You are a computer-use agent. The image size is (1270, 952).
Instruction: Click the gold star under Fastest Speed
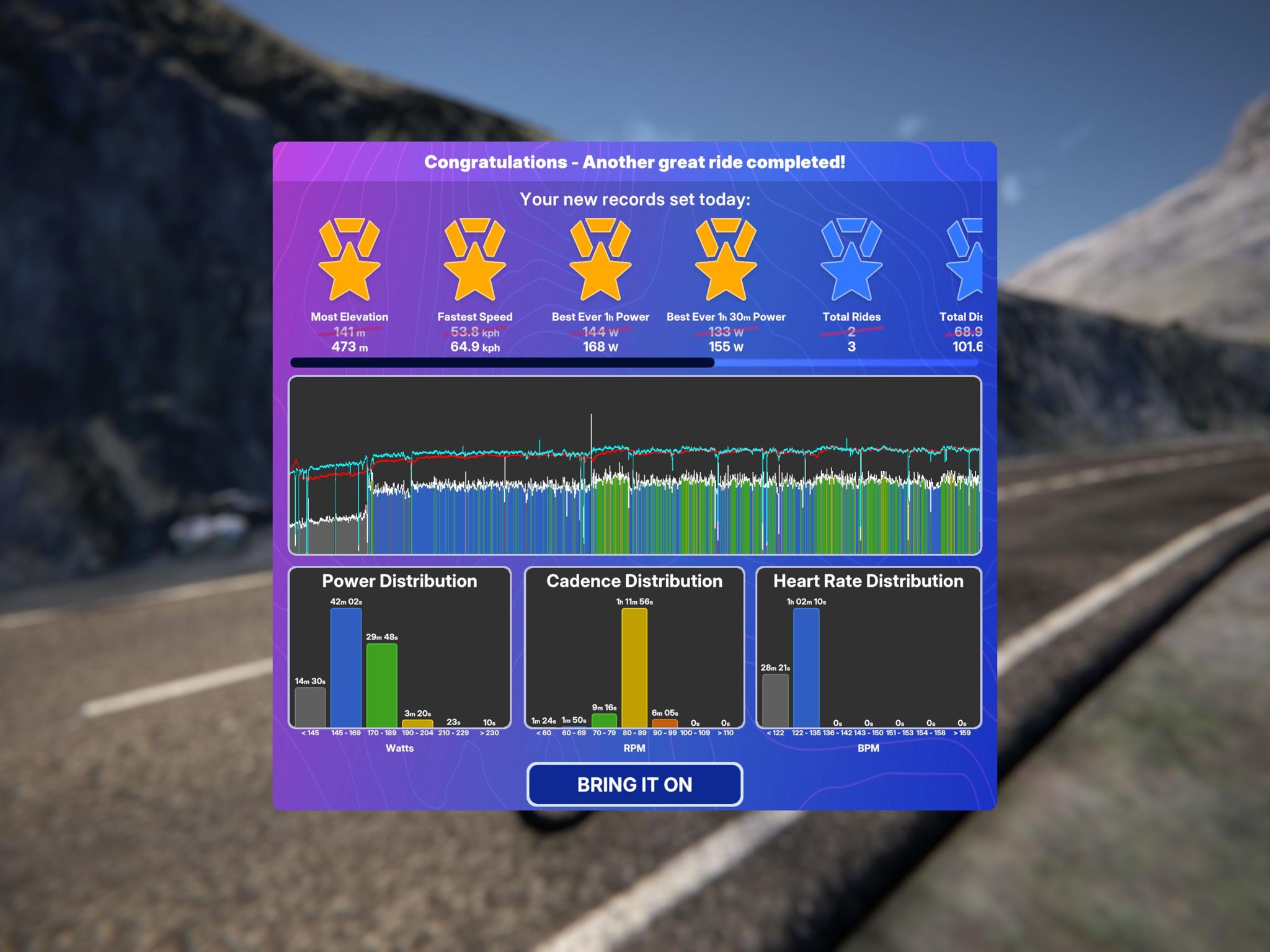click(x=474, y=279)
